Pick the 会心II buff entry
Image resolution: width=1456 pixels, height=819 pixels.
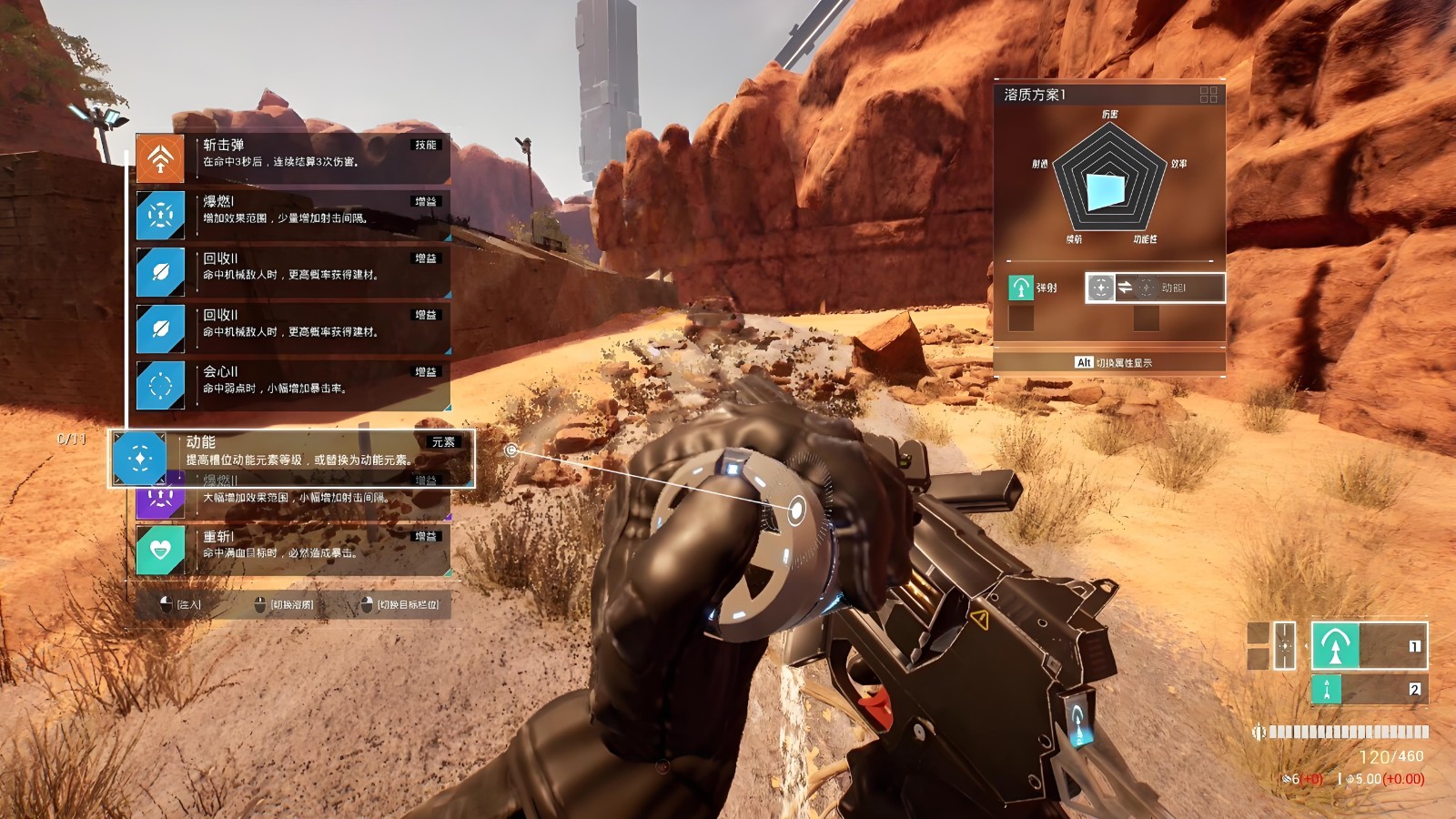click(x=292, y=385)
